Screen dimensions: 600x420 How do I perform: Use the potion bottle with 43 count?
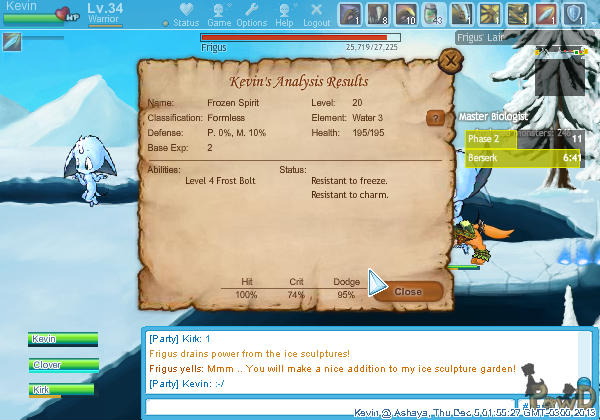[x=434, y=13]
